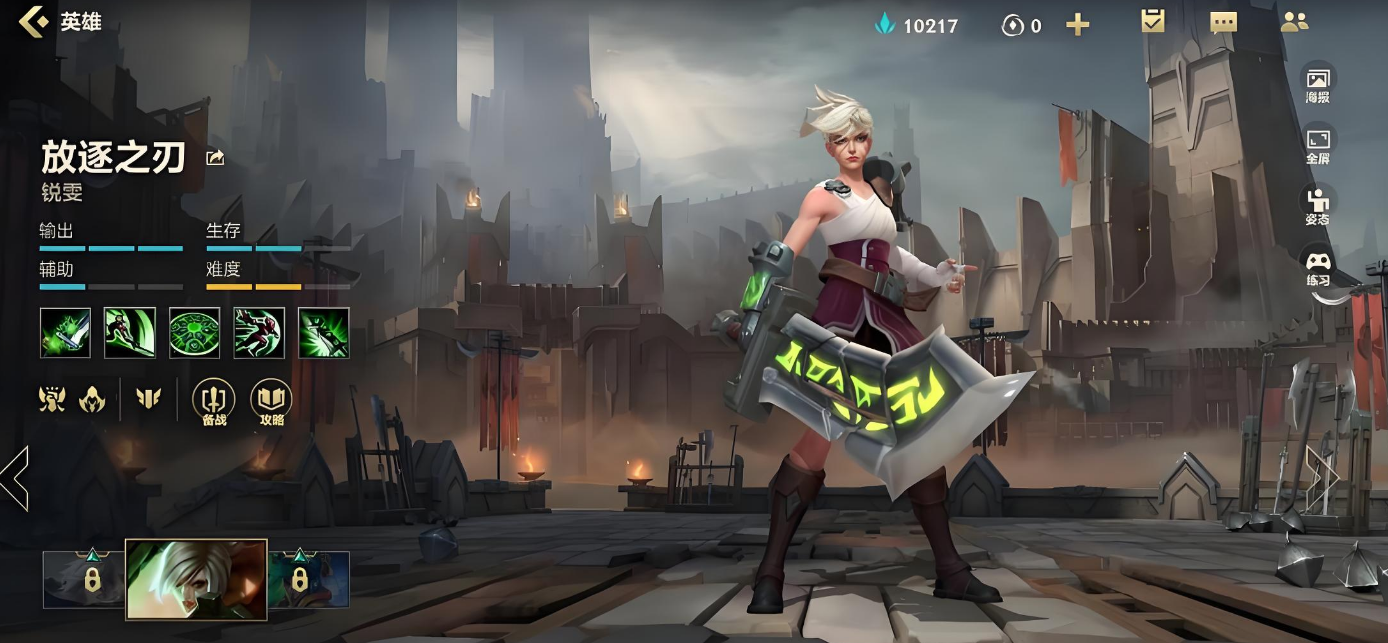This screenshot has height=643, width=1388.
Task: Select the glowing runed blade ultimate icon
Action: 324,333
